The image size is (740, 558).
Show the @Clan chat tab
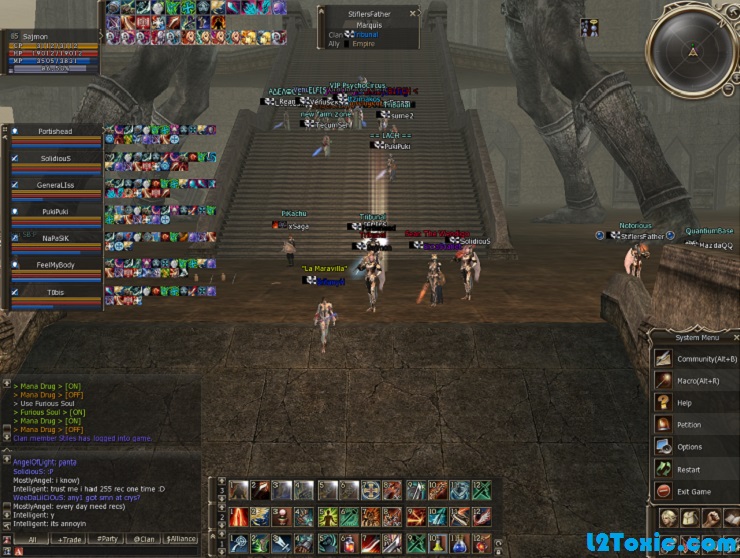coord(145,539)
